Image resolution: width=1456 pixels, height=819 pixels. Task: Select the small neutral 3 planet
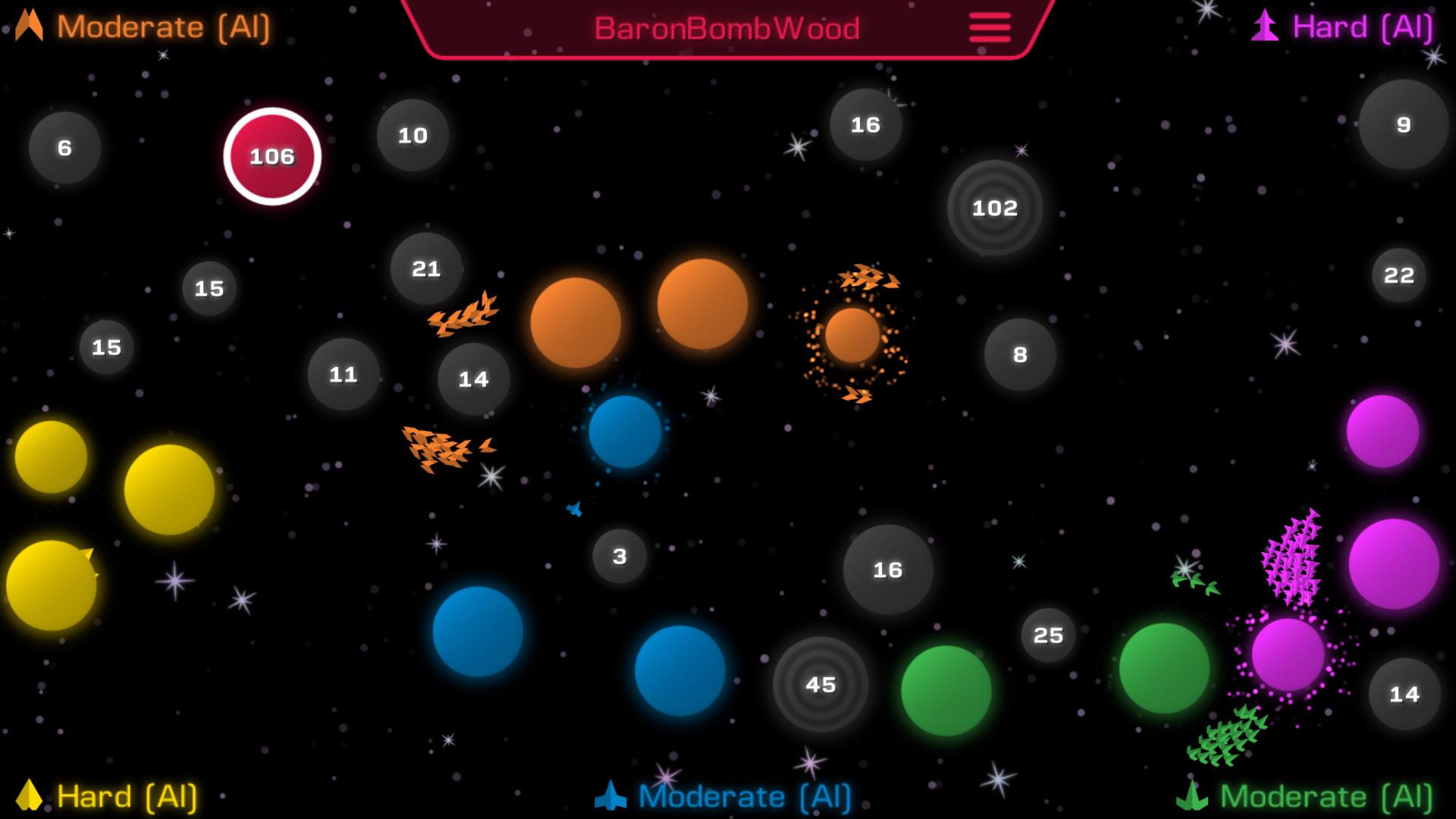pyautogui.click(x=620, y=556)
